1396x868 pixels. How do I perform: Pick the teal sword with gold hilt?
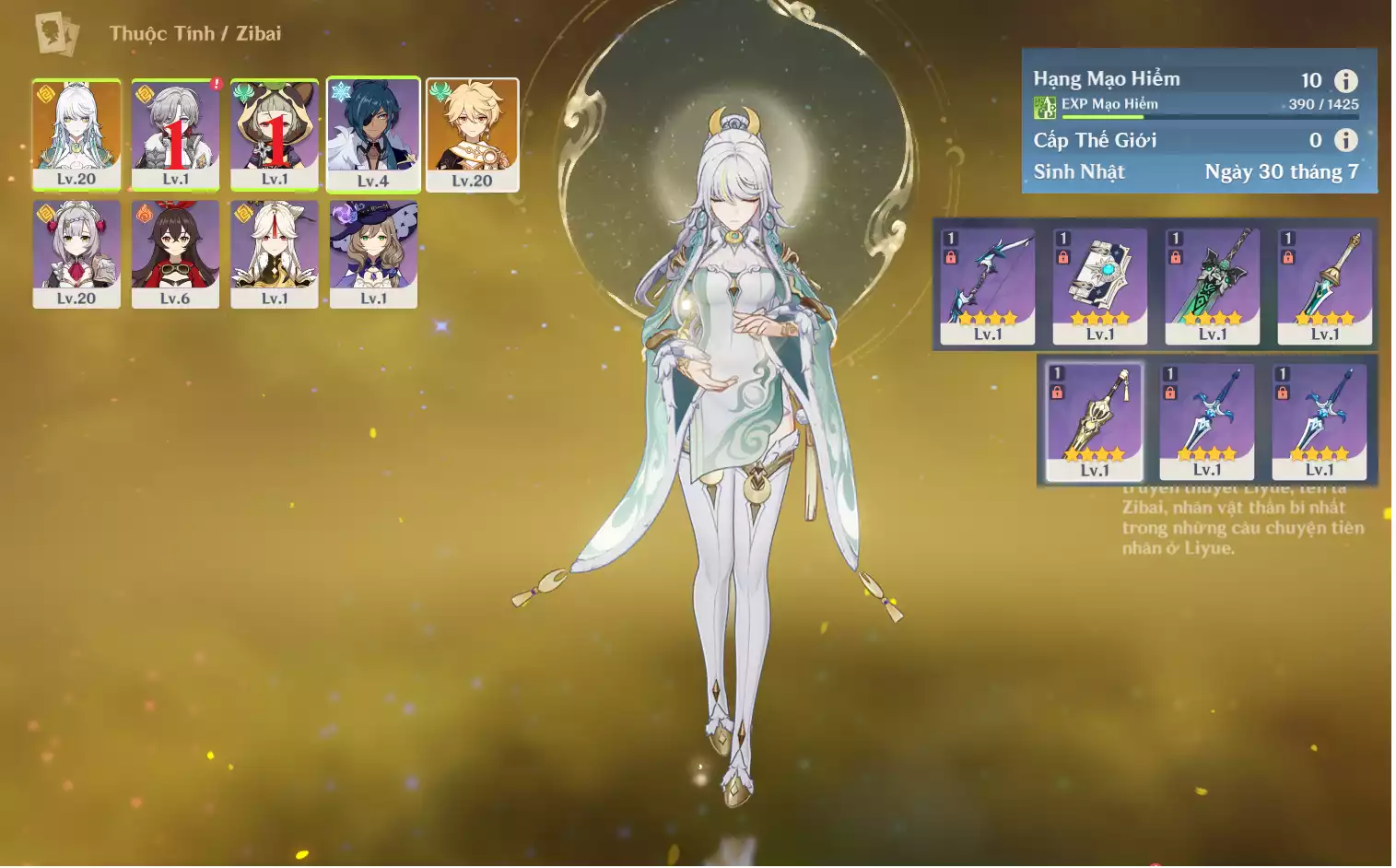1324,286
